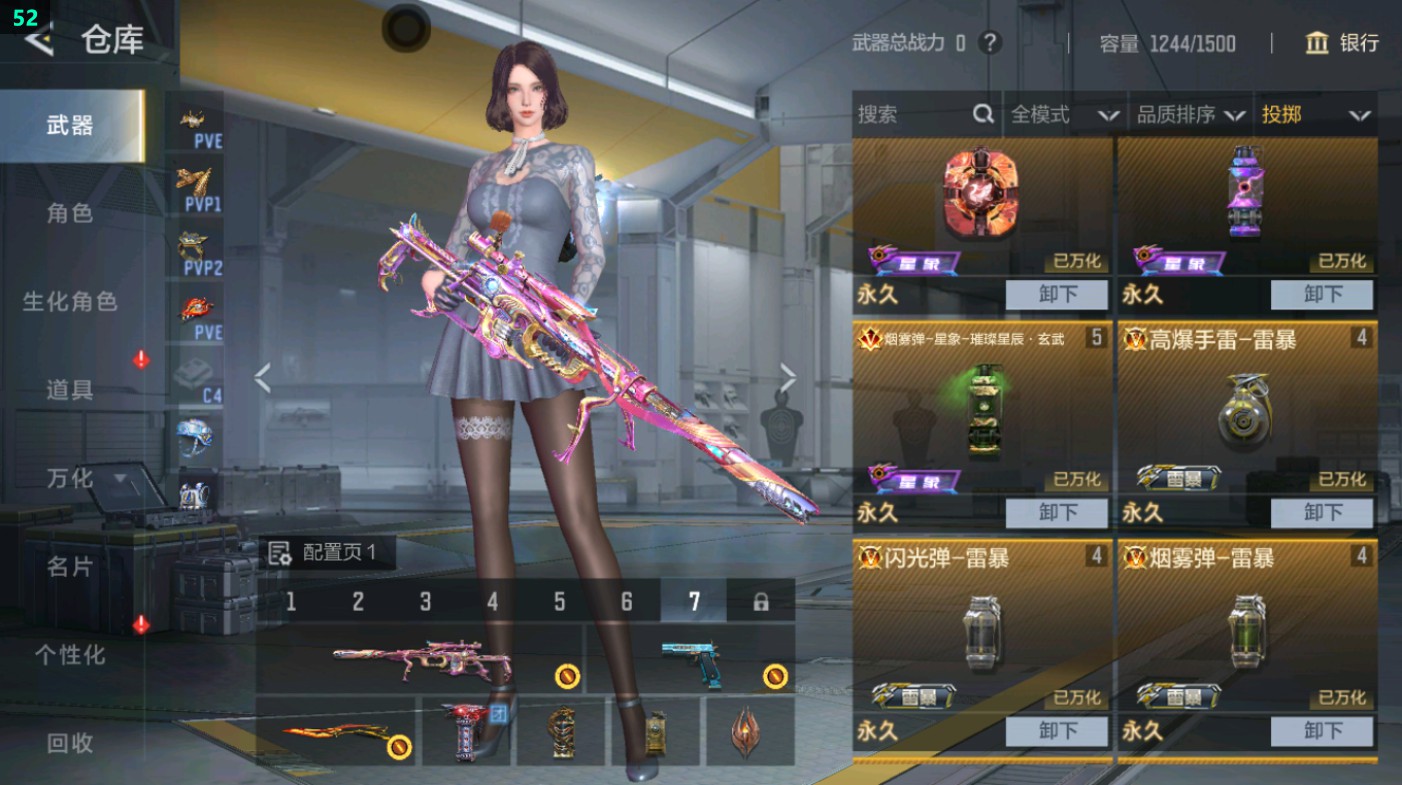
Task: Open the locked loadout slot
Action: click(x=760, y=601)
